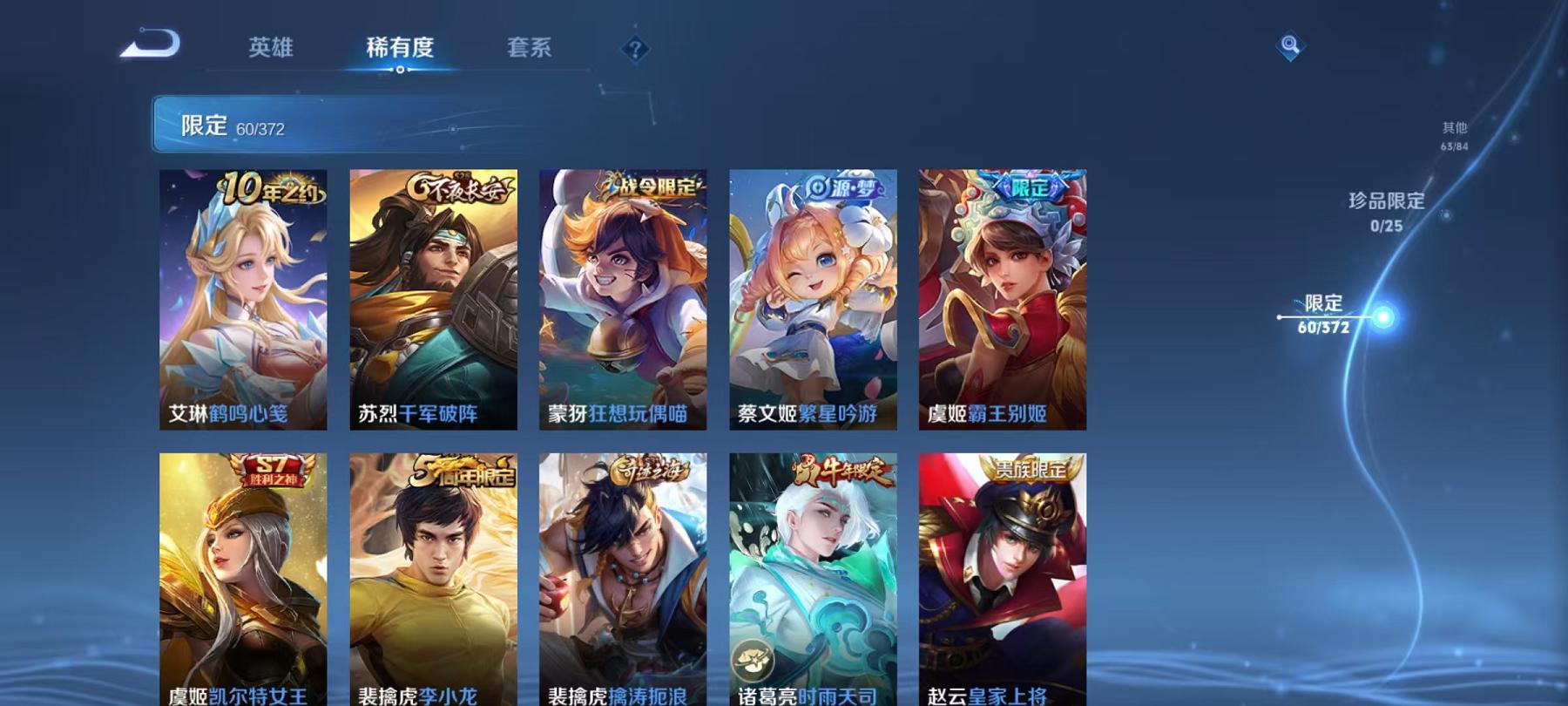The height and width of the screenshot is (706, 1568).
Task: Open the 套系 tab
Action: [531, 50]
